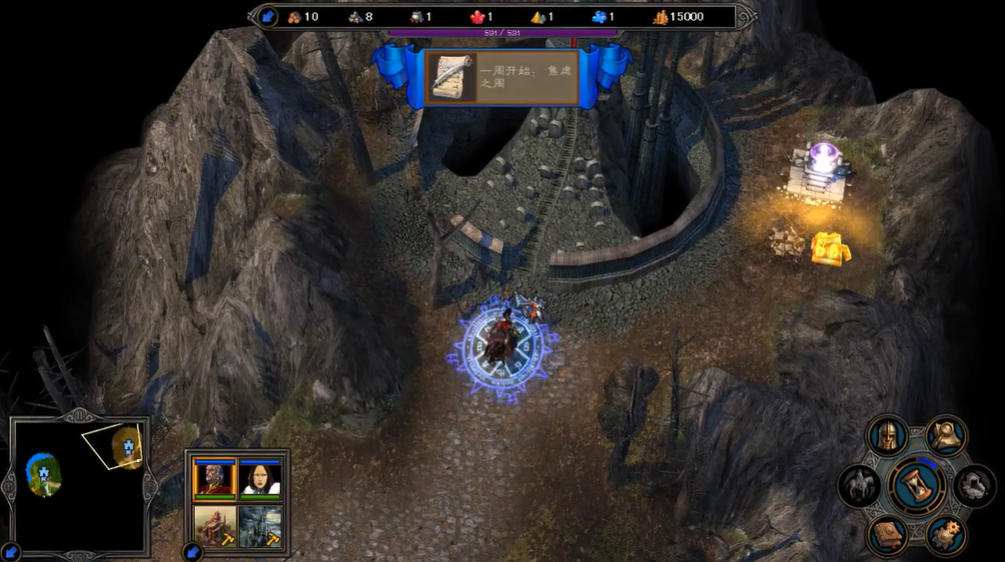
Task: Collapse the resource bar with blue arrow
Action: point(268,16)
